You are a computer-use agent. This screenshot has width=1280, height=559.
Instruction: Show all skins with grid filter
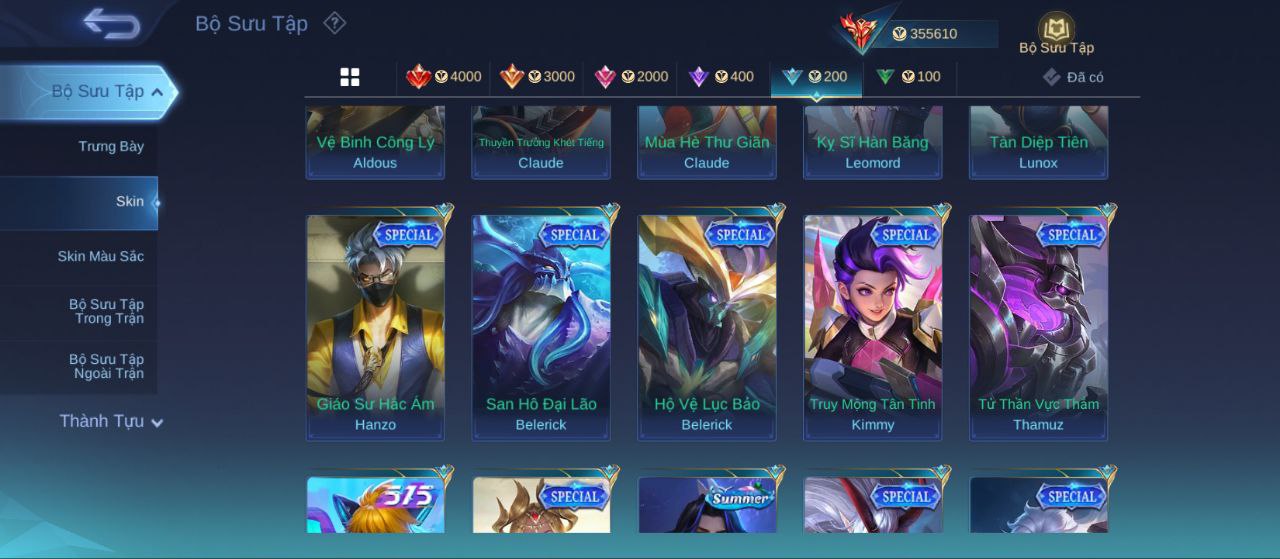pos(350,77)
